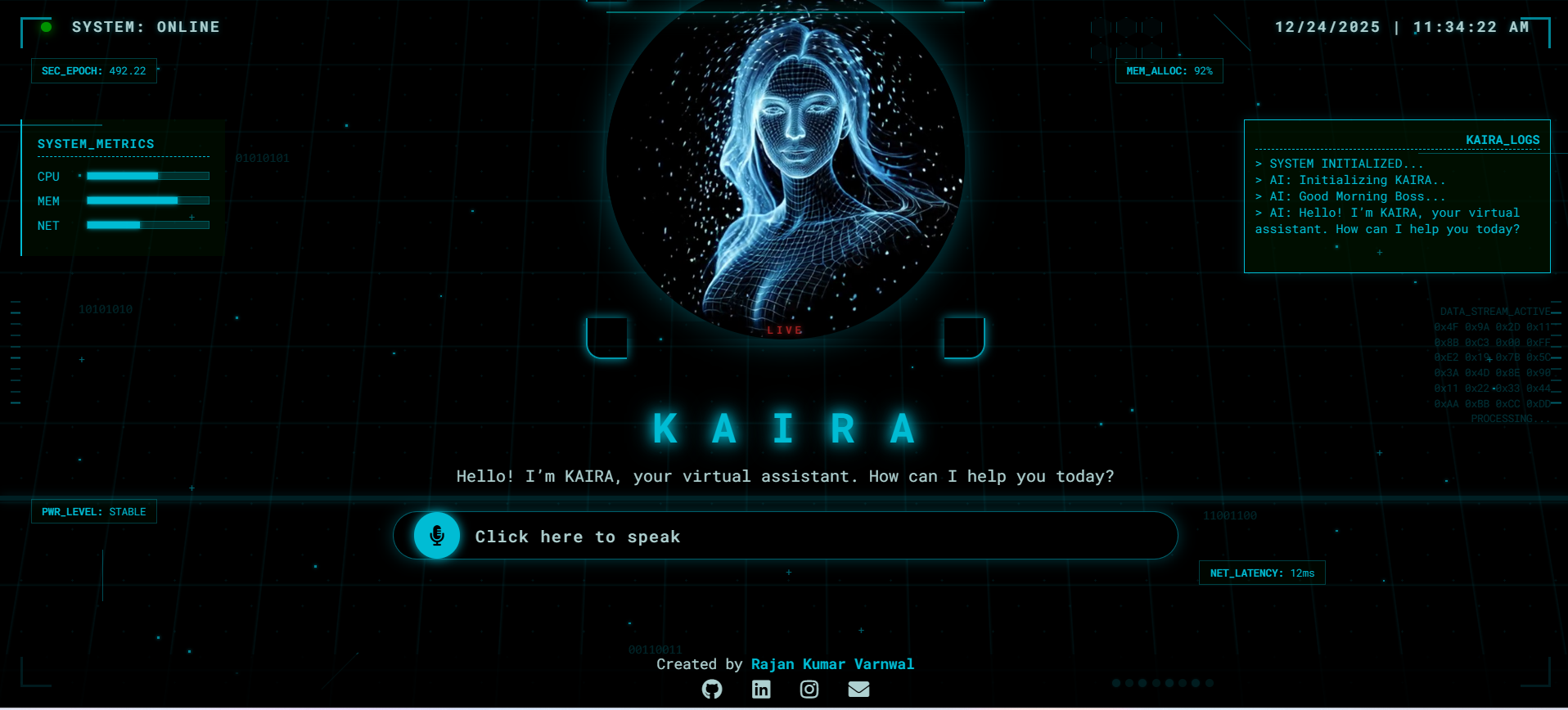This screenshot has width=1568, height=710.
Task: Toggle the MEM_ALLOC 92% status badge
Action: (1168, 70)
